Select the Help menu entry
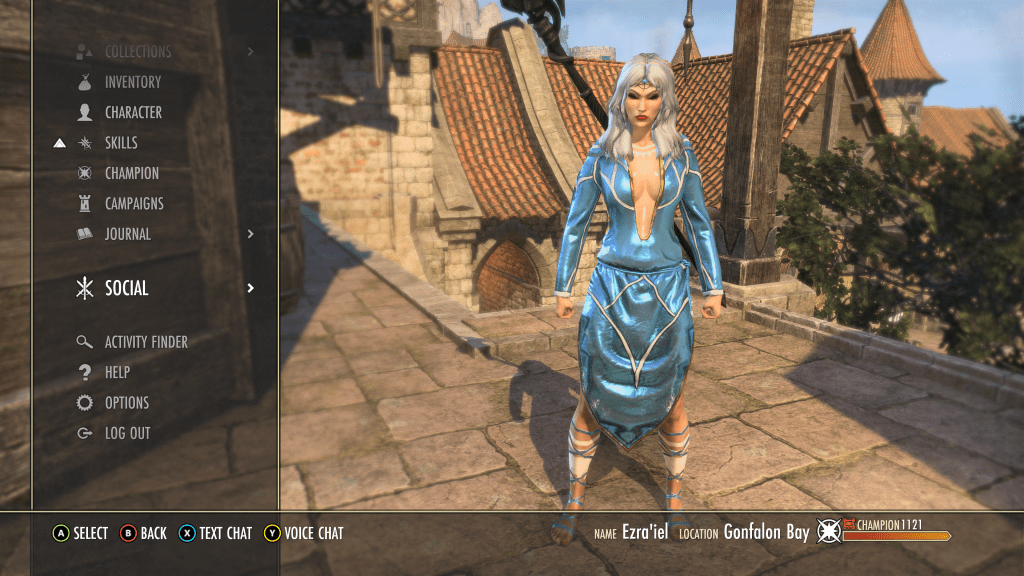Viewport: 1024px width, 576px height. point(117,372)
